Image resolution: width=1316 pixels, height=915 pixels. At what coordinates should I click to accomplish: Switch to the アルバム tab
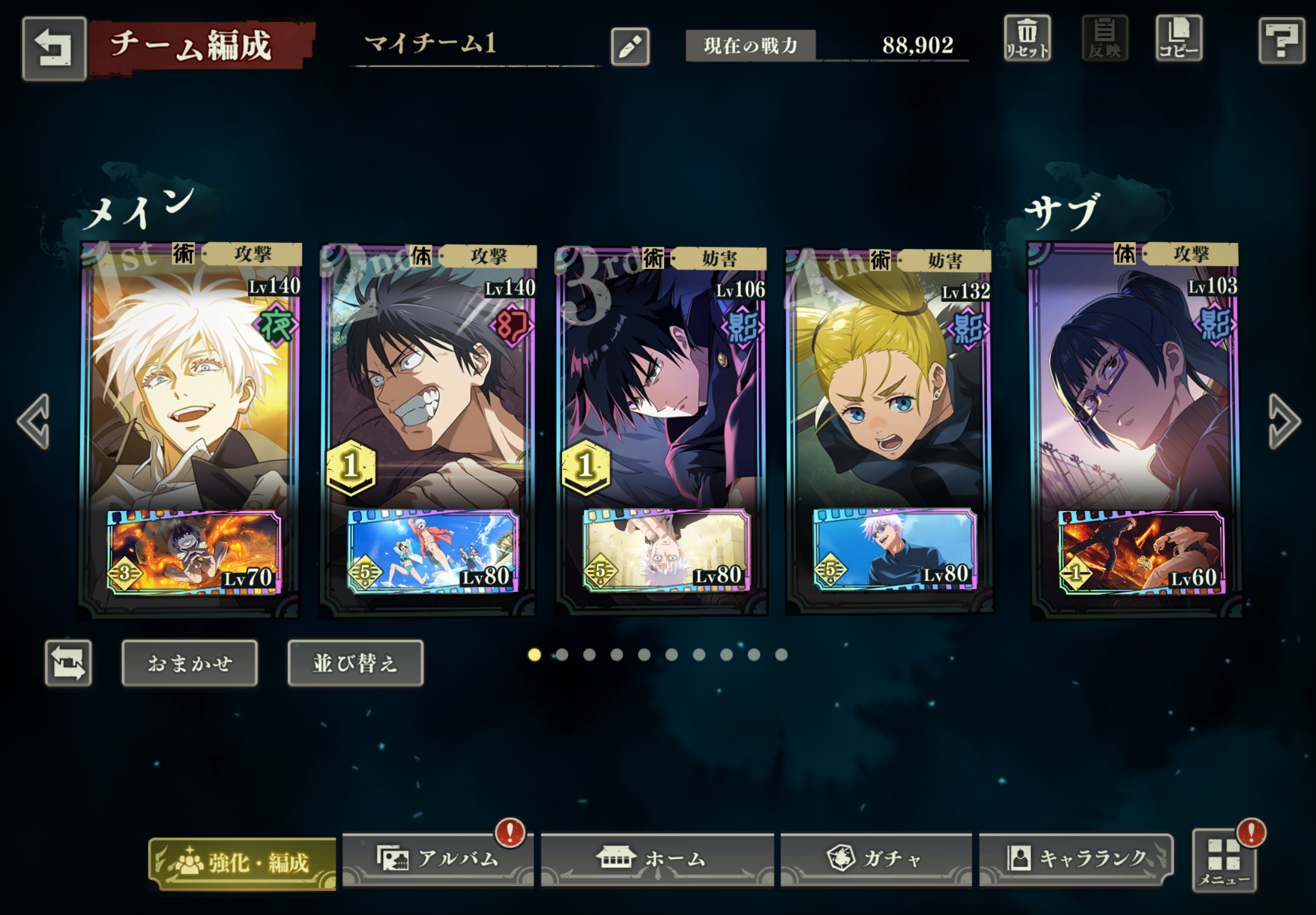[438, 859]
